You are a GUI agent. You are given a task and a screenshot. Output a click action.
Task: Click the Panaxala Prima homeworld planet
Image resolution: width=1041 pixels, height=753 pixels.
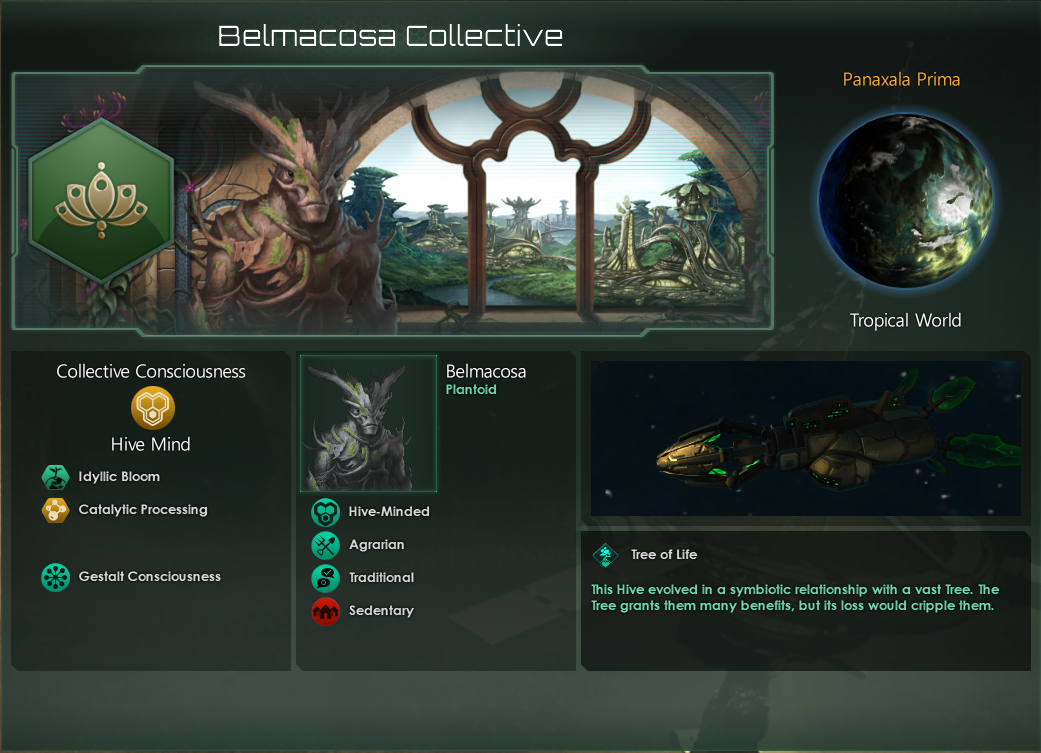click(x=905, y=200)
